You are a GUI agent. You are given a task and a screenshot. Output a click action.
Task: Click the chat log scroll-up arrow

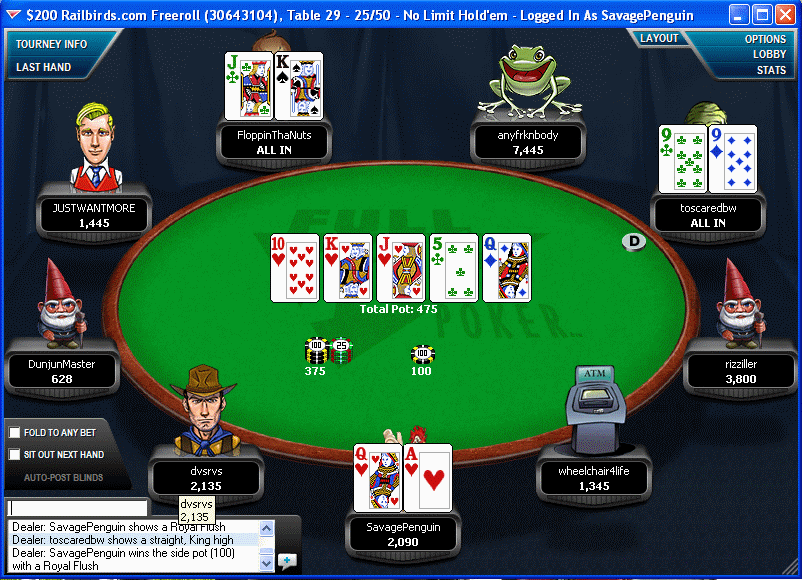[x=266, y=527]
